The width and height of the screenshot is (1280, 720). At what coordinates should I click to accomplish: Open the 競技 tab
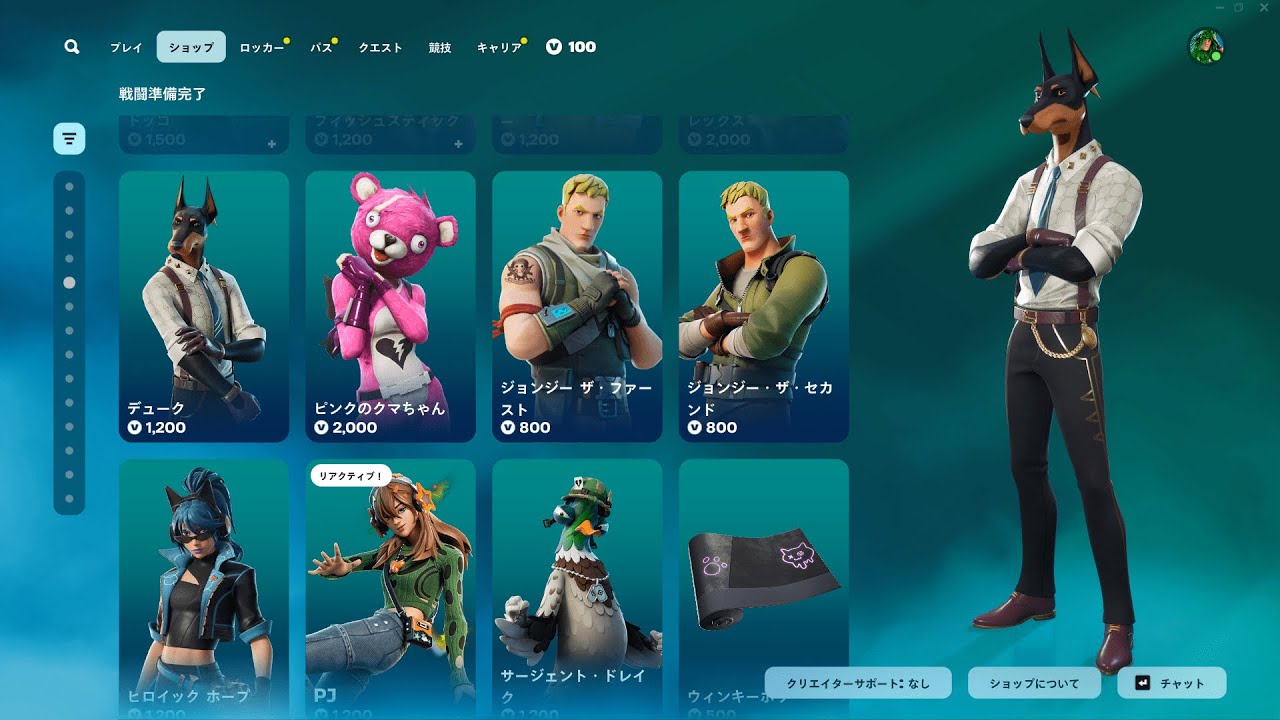pos(440,47)
